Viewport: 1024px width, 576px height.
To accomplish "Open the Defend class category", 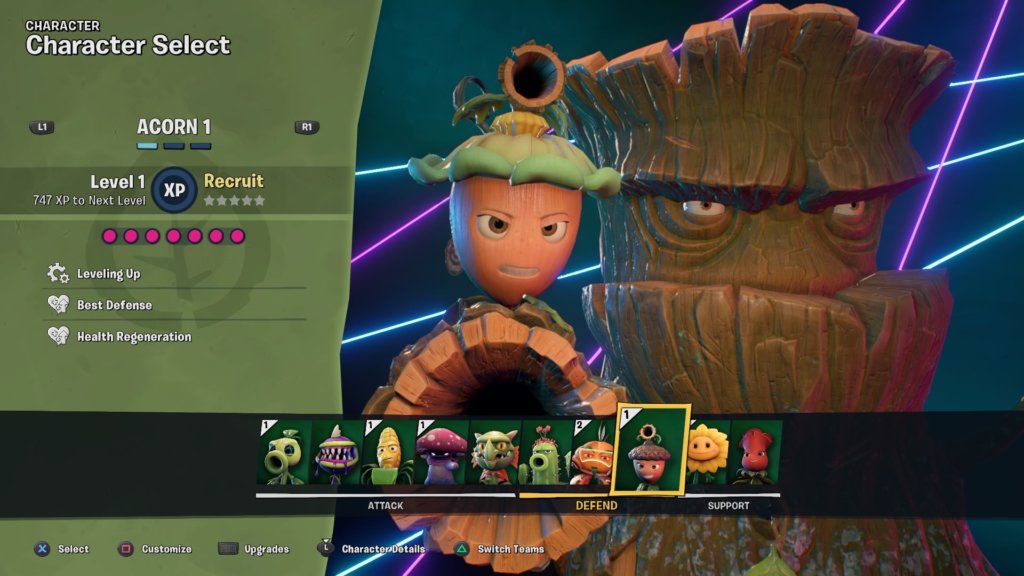I will 598,506.
